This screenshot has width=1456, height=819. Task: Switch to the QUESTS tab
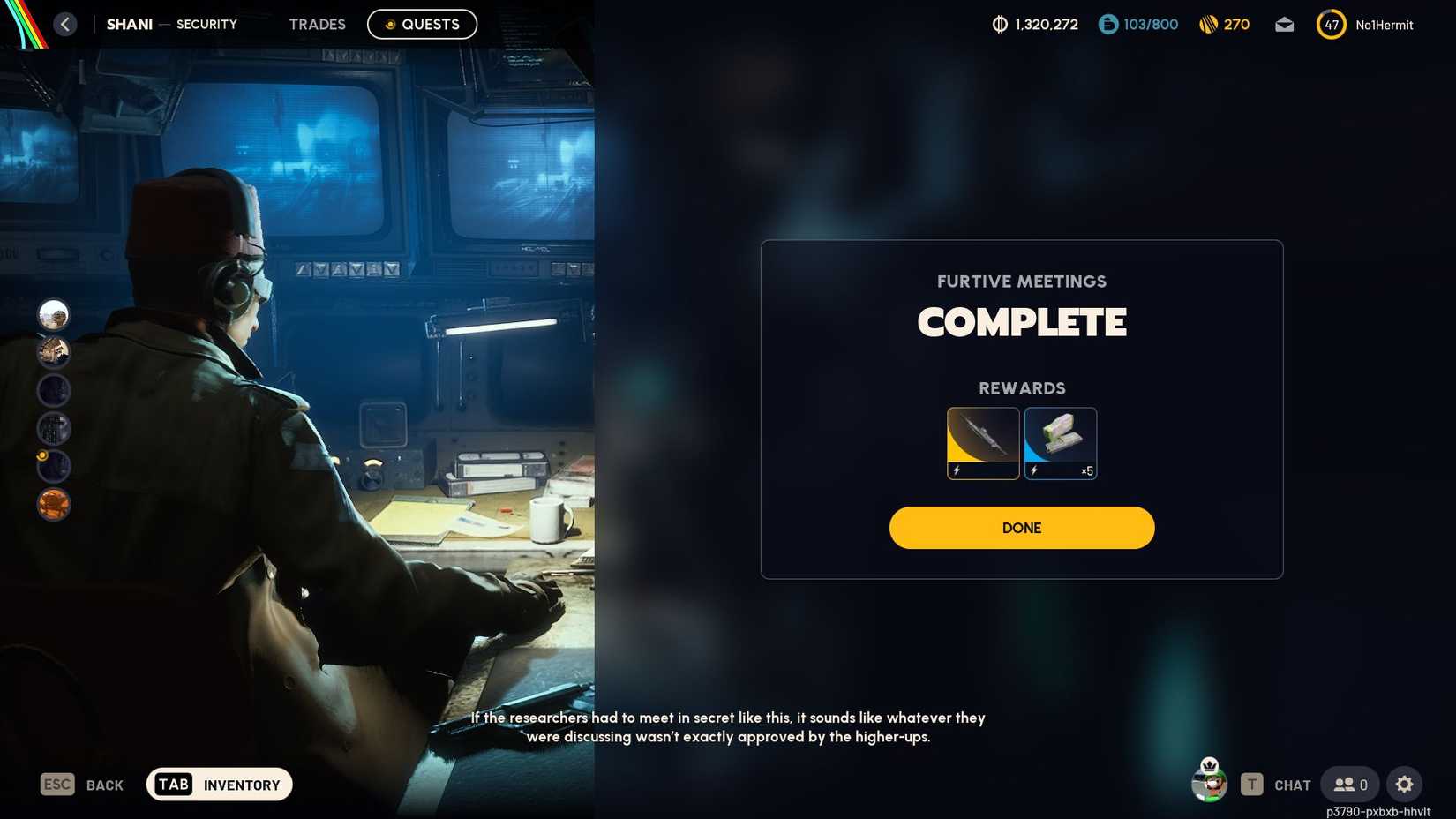click(422, 24)
